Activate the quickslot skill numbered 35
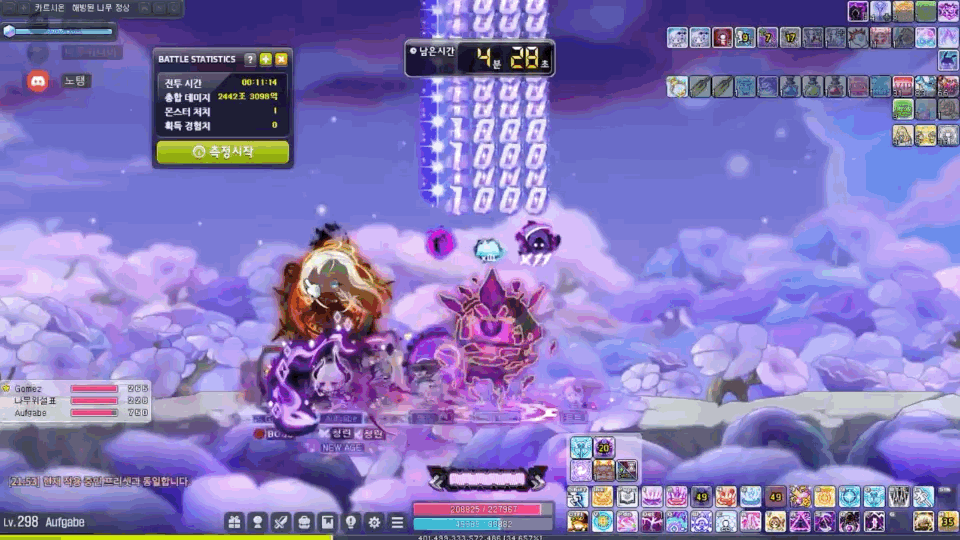Screen dimensions: 960x540 click(x=948, y=520)
